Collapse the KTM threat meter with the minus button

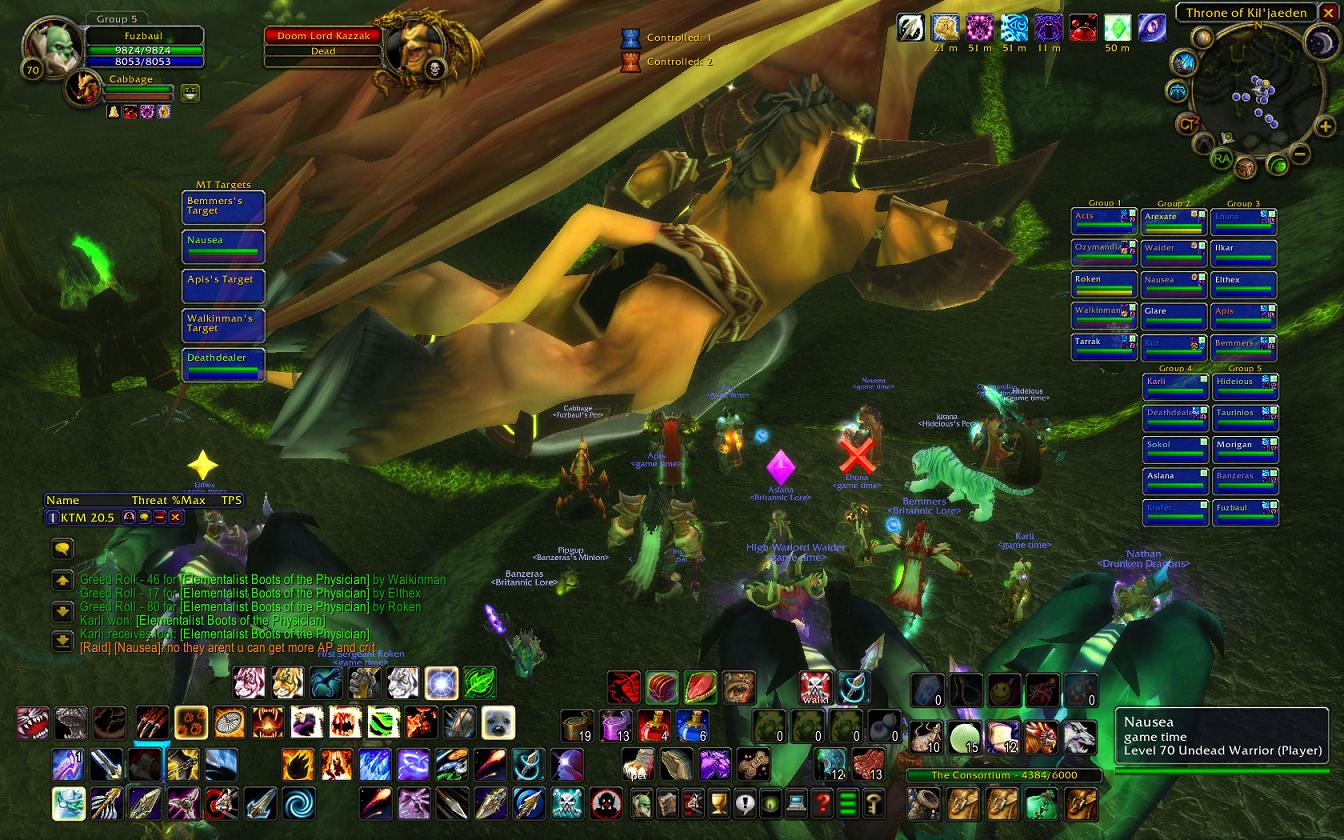[x=160, y=517]
